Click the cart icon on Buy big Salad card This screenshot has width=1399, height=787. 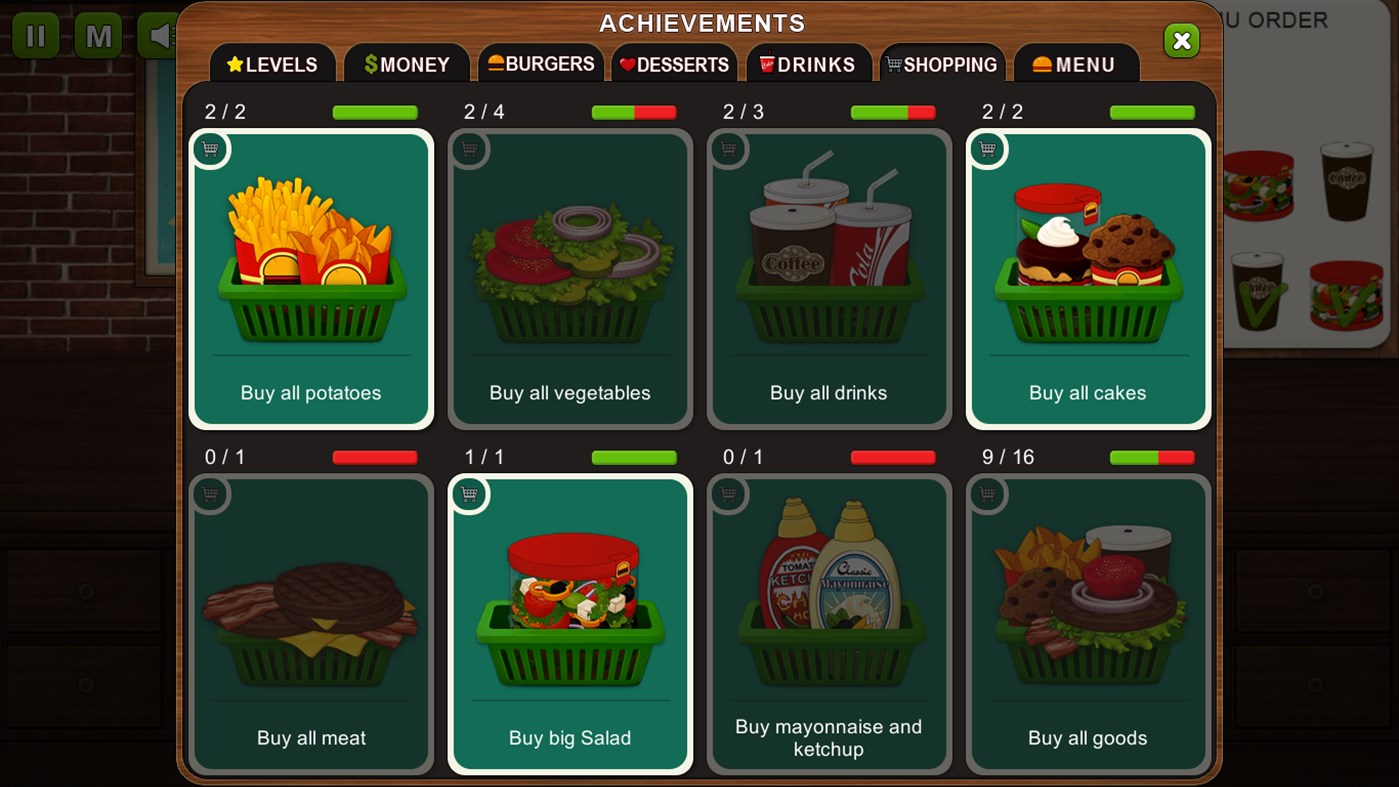(470, 494)
